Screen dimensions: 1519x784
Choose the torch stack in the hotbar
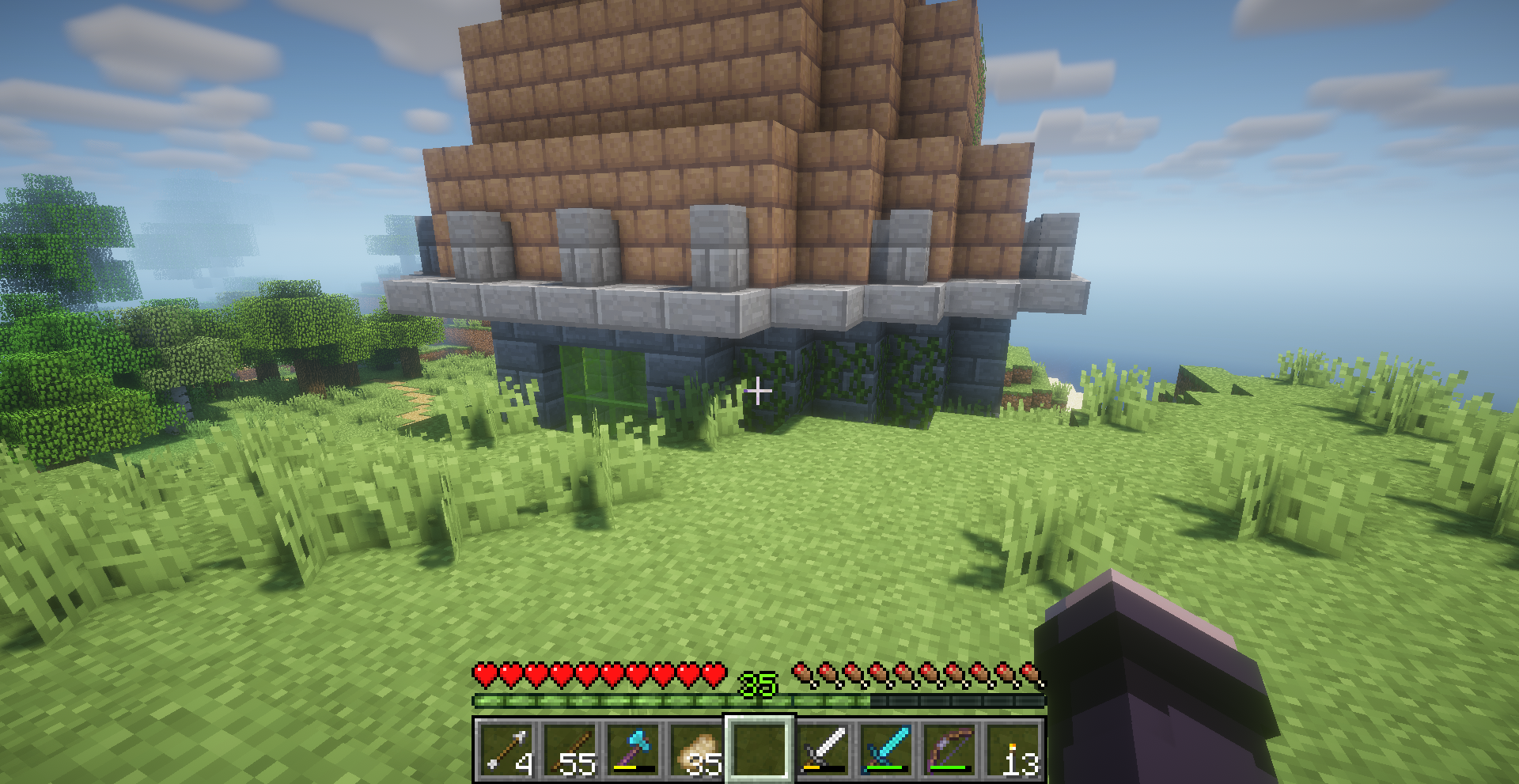pos(1013,749)
